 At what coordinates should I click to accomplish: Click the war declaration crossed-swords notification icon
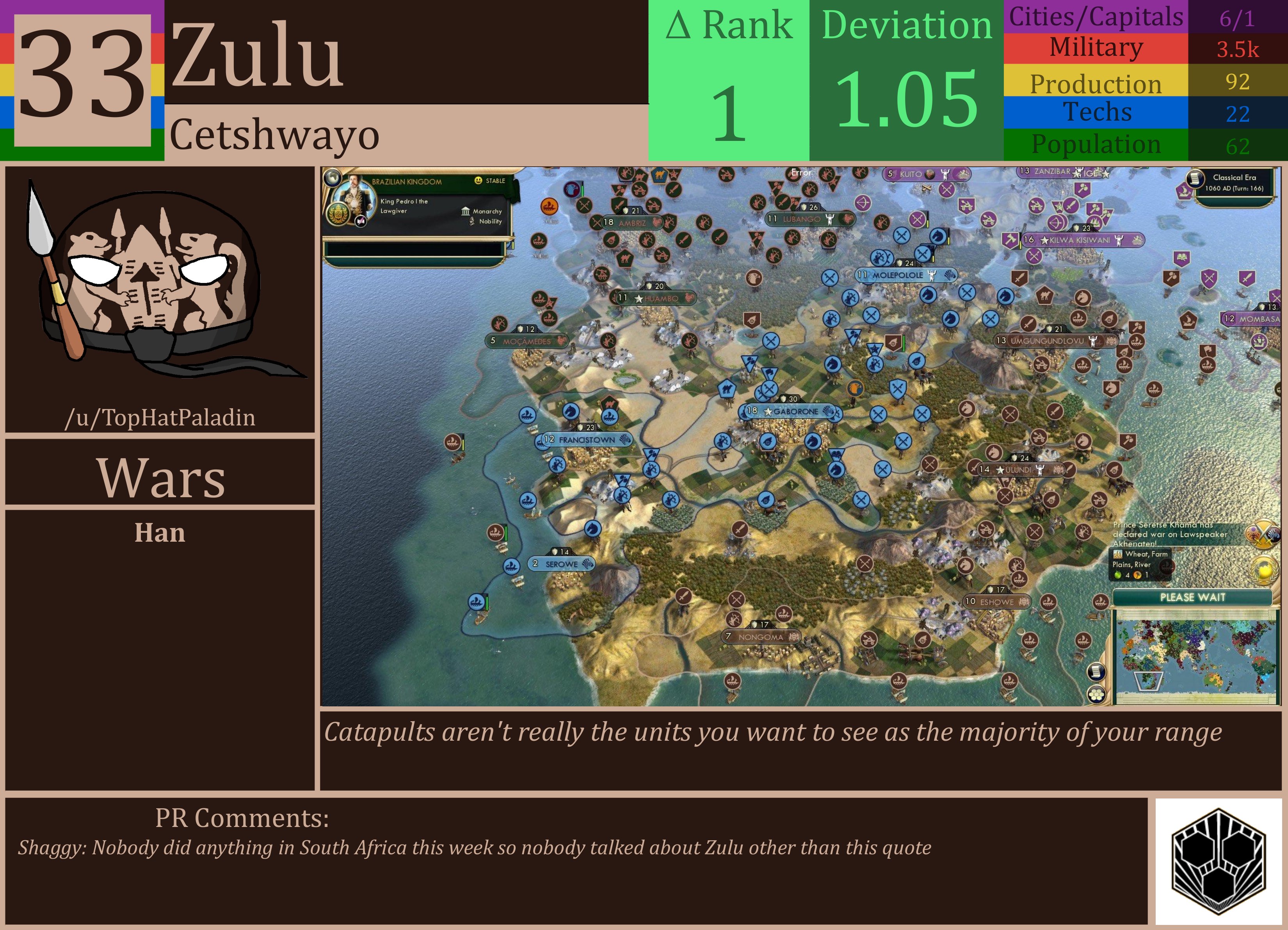(x=1263, y=535)
